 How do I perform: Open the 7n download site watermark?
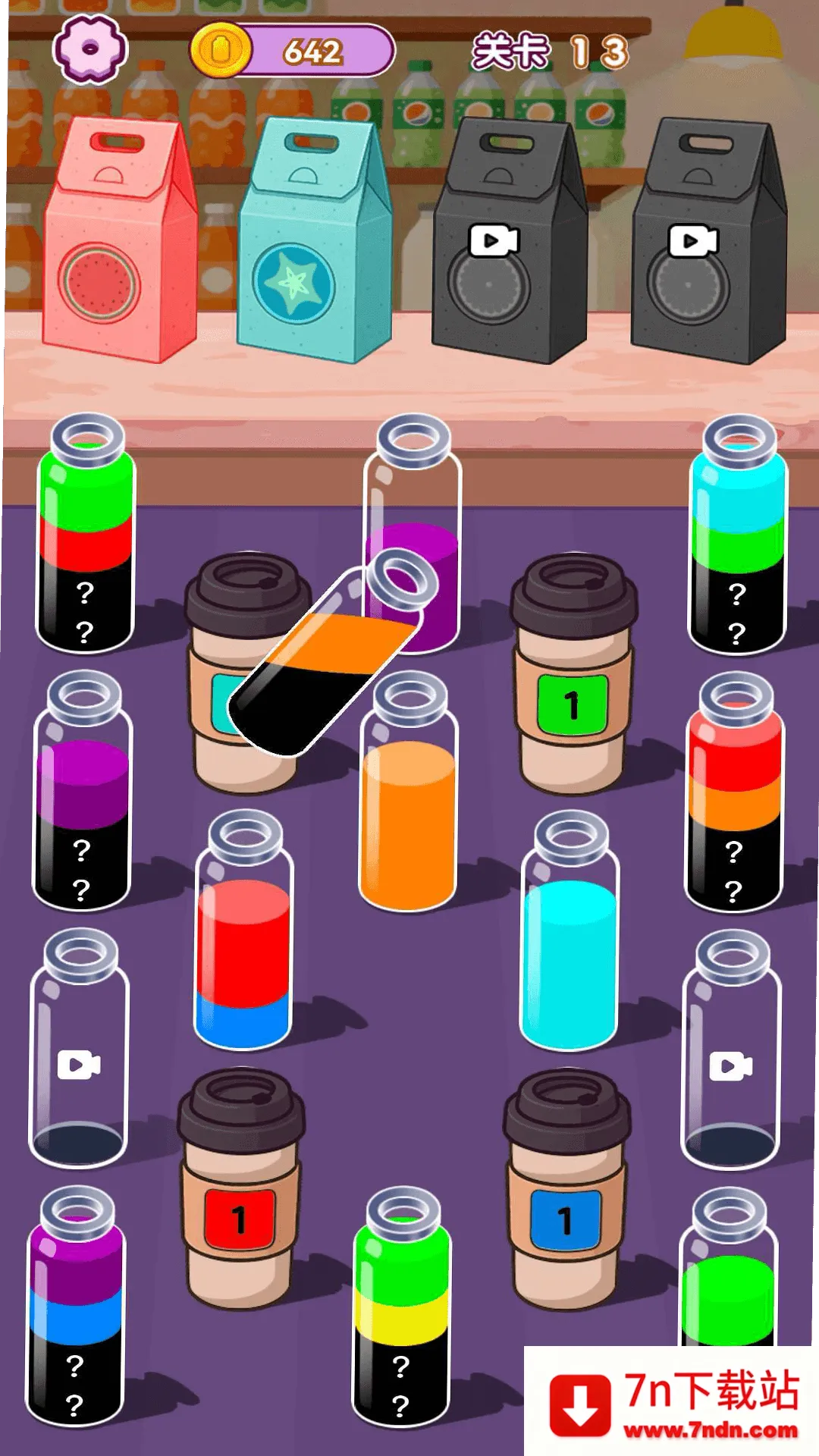[672, 1403]
